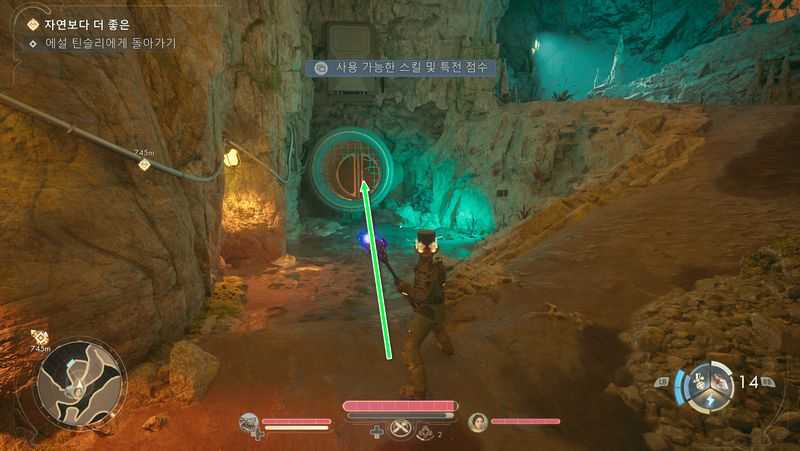
Task: Select the right companion portrait
Action: (478, 422)
